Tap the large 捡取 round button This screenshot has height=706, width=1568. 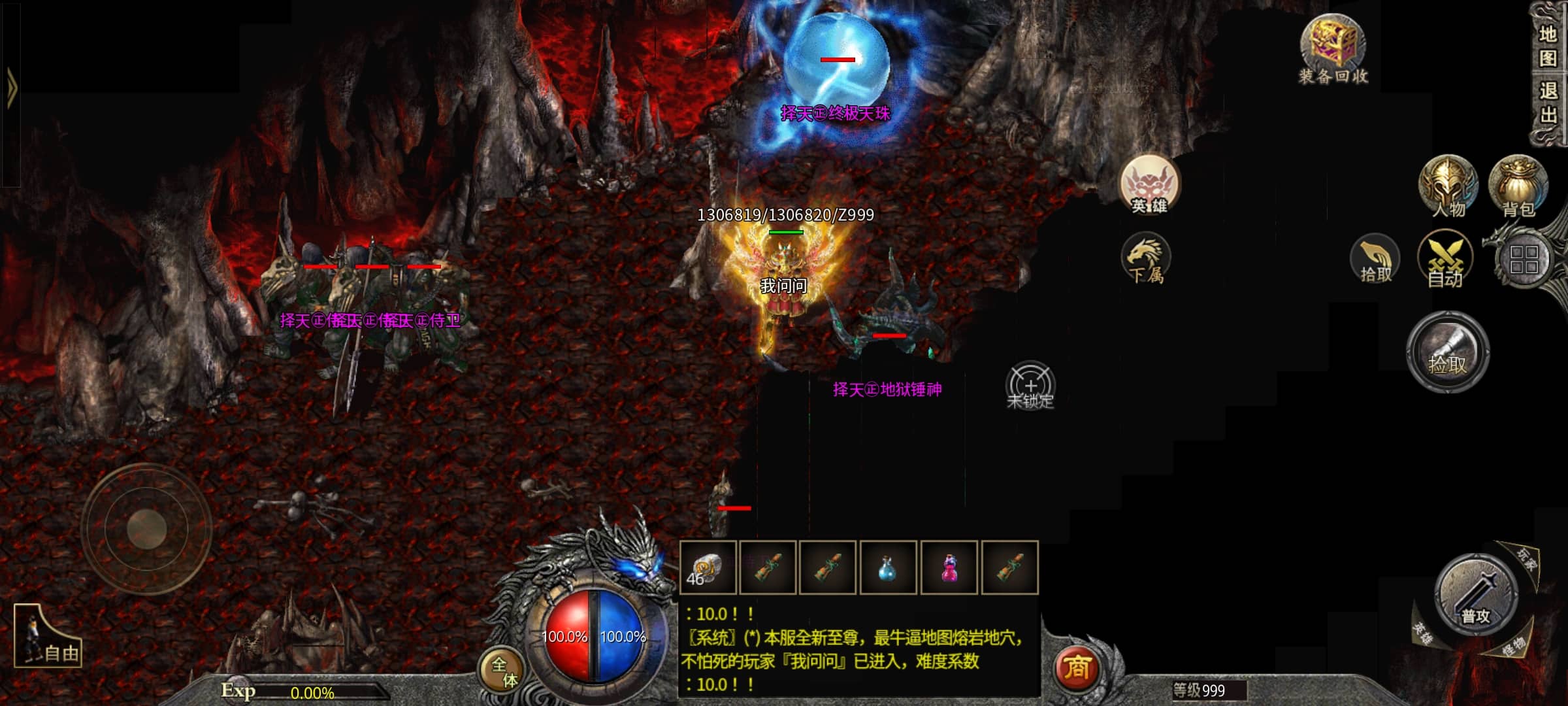[x=1448, y=353]
